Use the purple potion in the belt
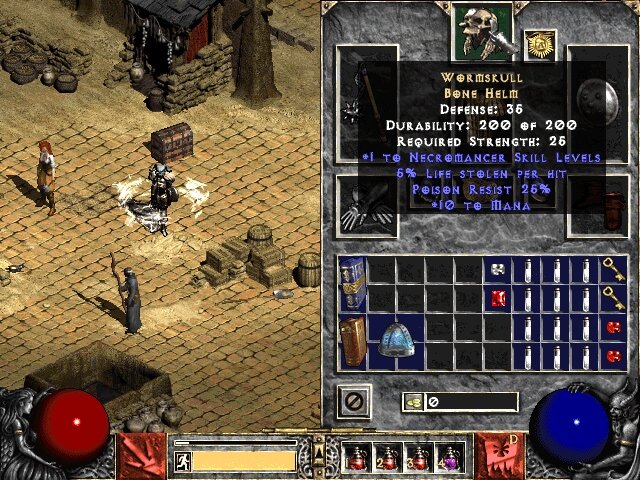The image size is (640, 480). click(x=450, y=458)
